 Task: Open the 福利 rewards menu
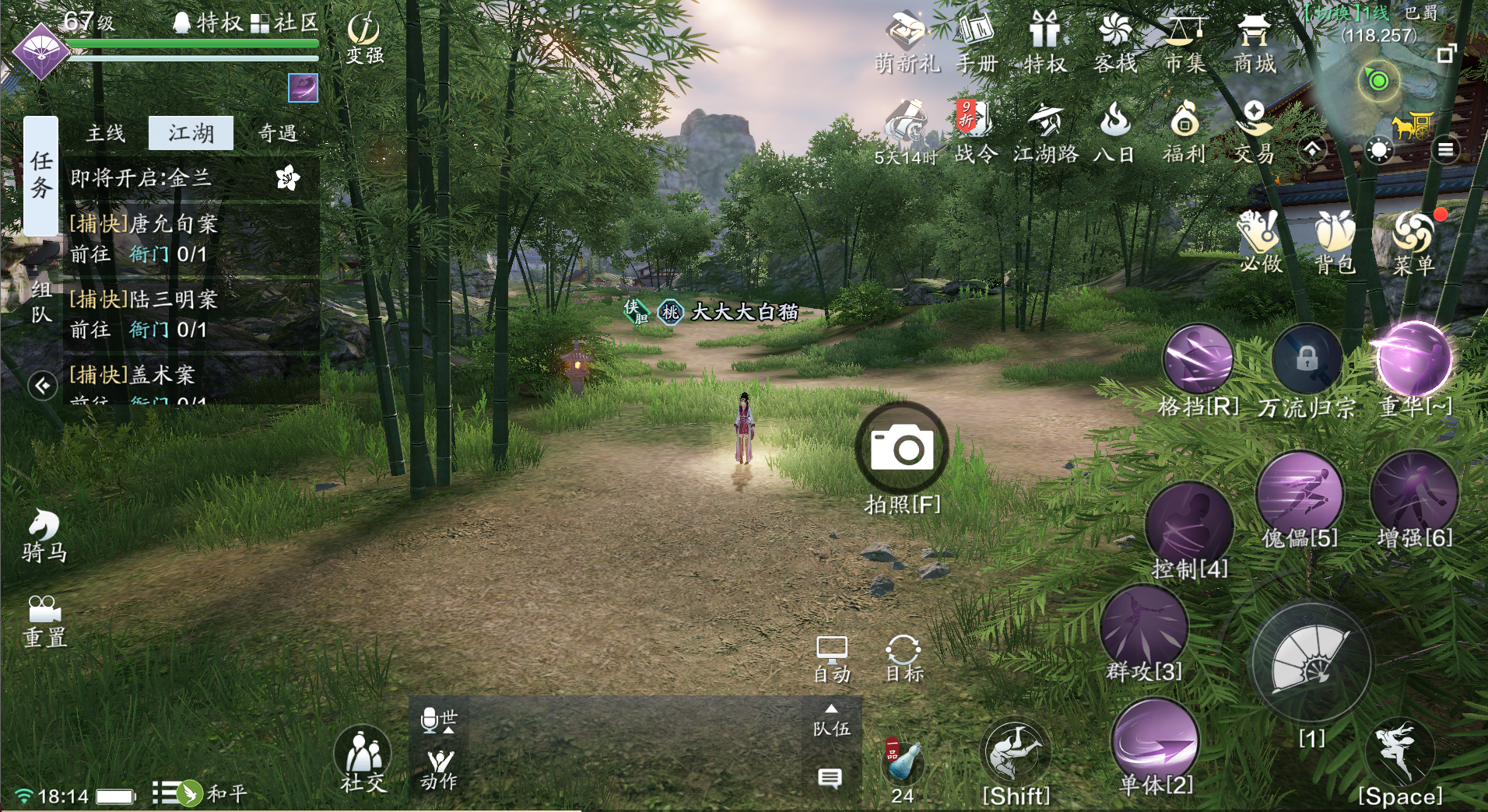(x=1184, y=132)
